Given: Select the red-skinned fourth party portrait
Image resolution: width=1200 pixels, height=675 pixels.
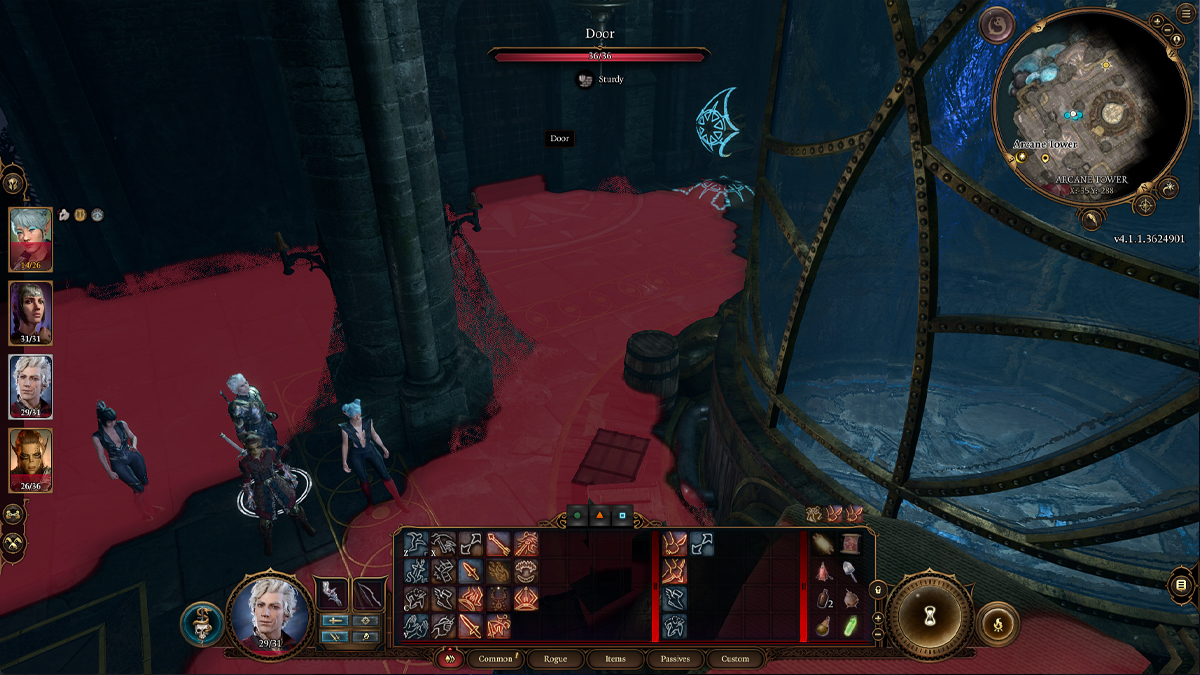Looking at the screenshot, I should (x=31, y=460).
